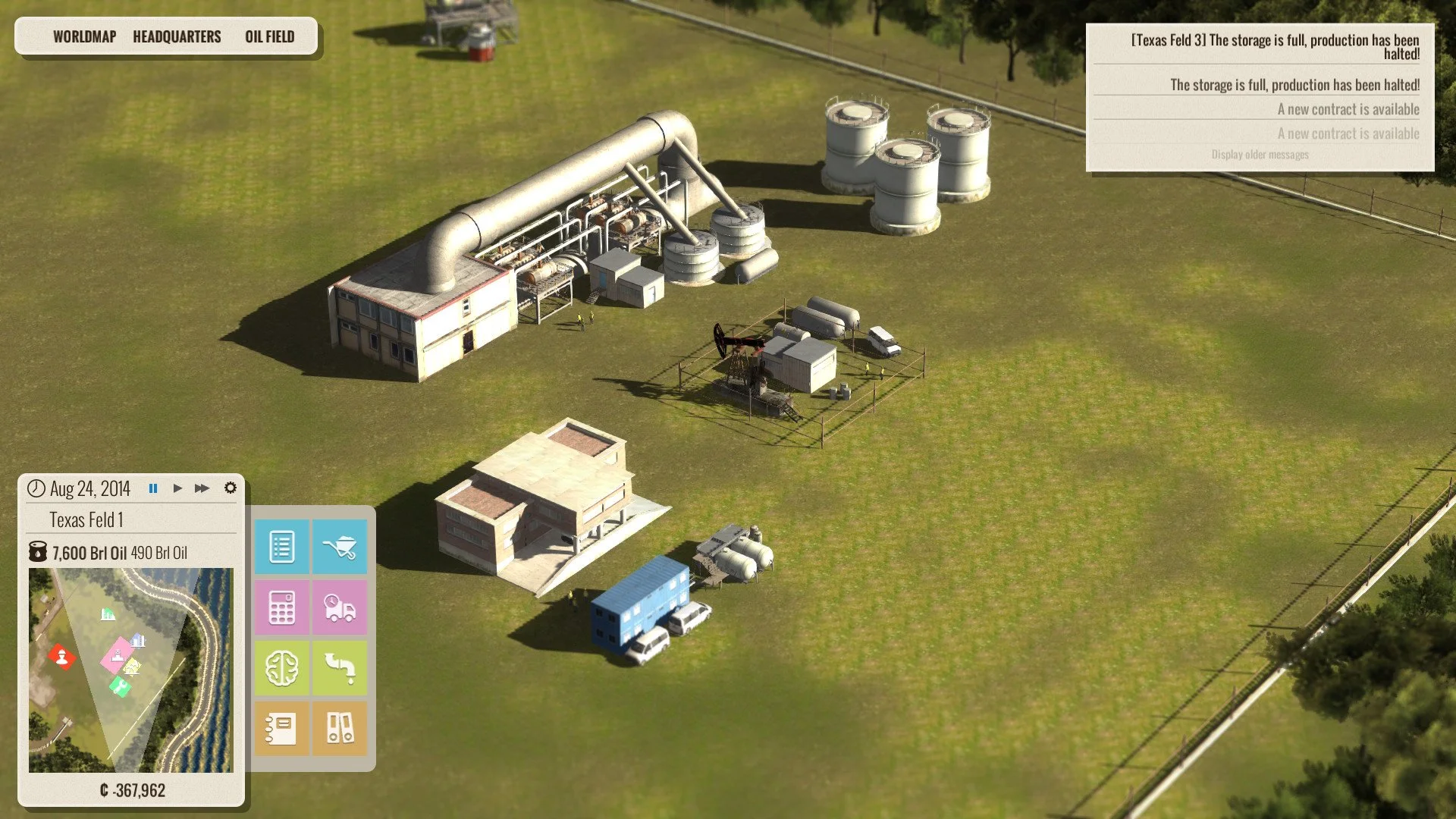Open the pink calculator tile
The image size is (1456, 819).
coord(281,607)
